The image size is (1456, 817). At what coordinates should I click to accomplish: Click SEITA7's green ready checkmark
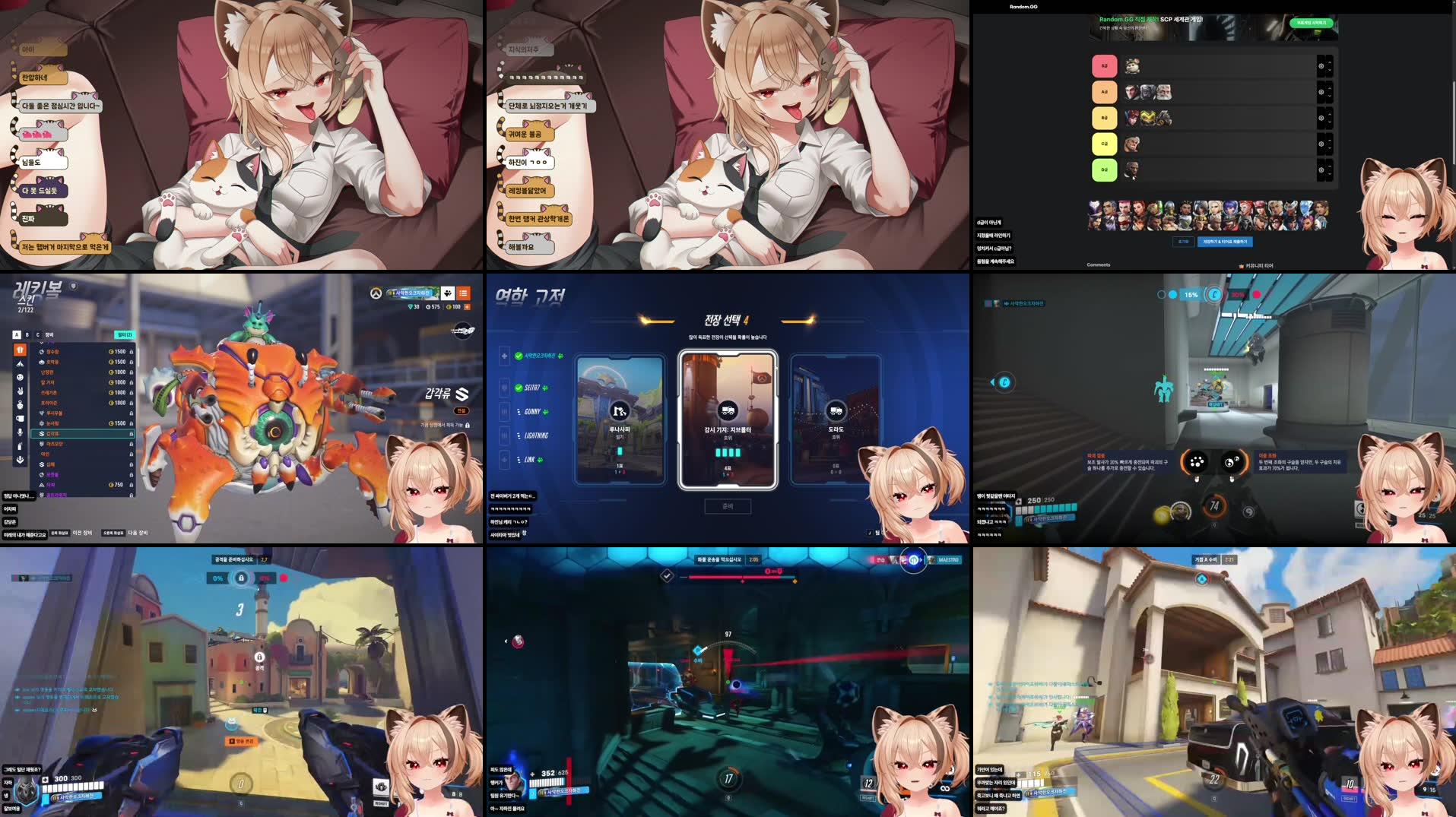point(519,388)
